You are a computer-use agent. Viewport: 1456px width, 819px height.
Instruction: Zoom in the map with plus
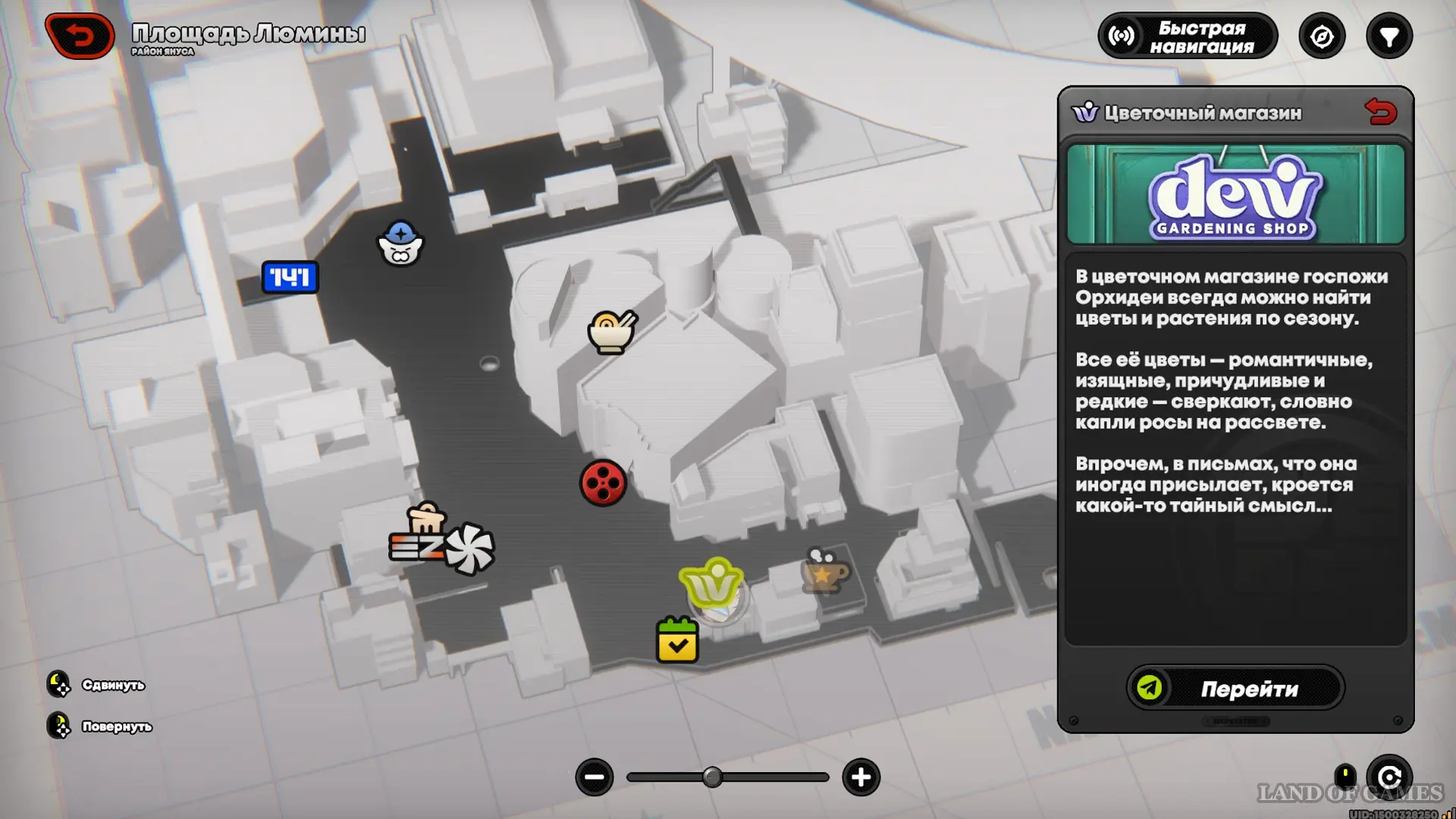861,777
